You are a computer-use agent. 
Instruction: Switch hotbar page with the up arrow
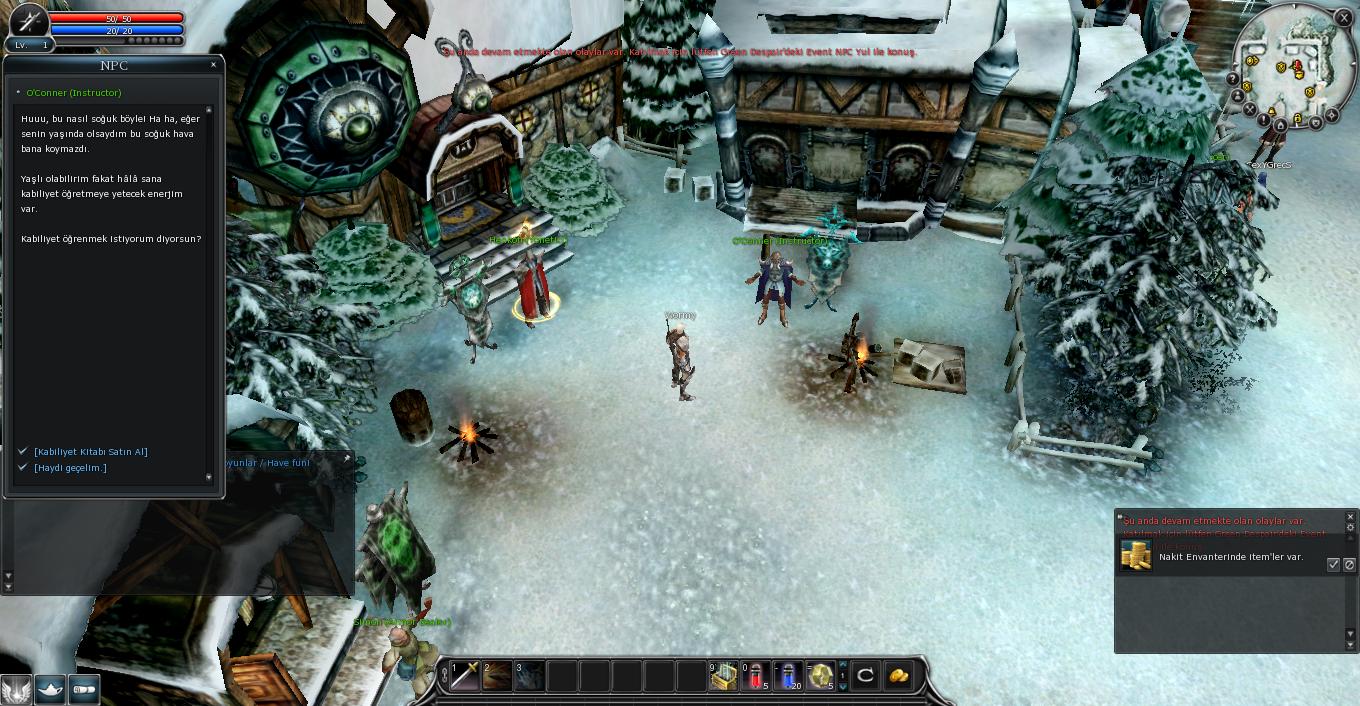(x=842, y=665)
